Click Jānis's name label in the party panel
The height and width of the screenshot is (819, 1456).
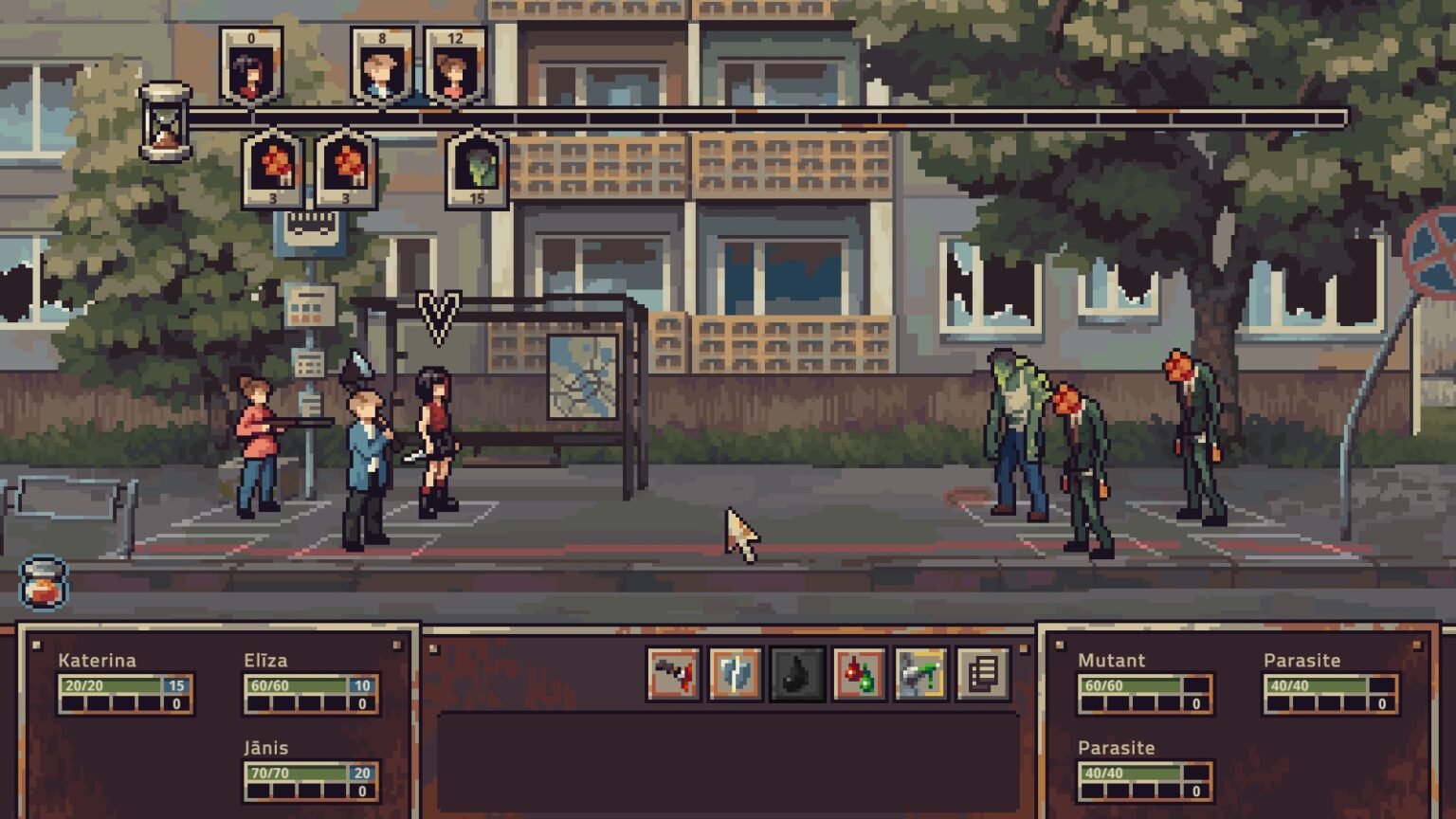pos(267,748)
